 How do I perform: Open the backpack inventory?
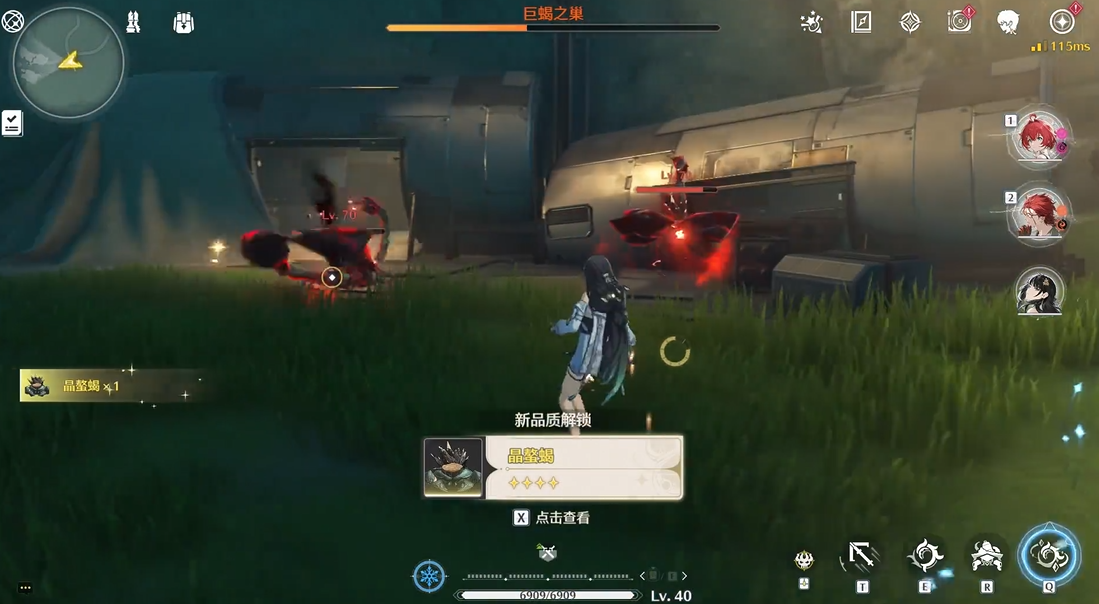183,22
